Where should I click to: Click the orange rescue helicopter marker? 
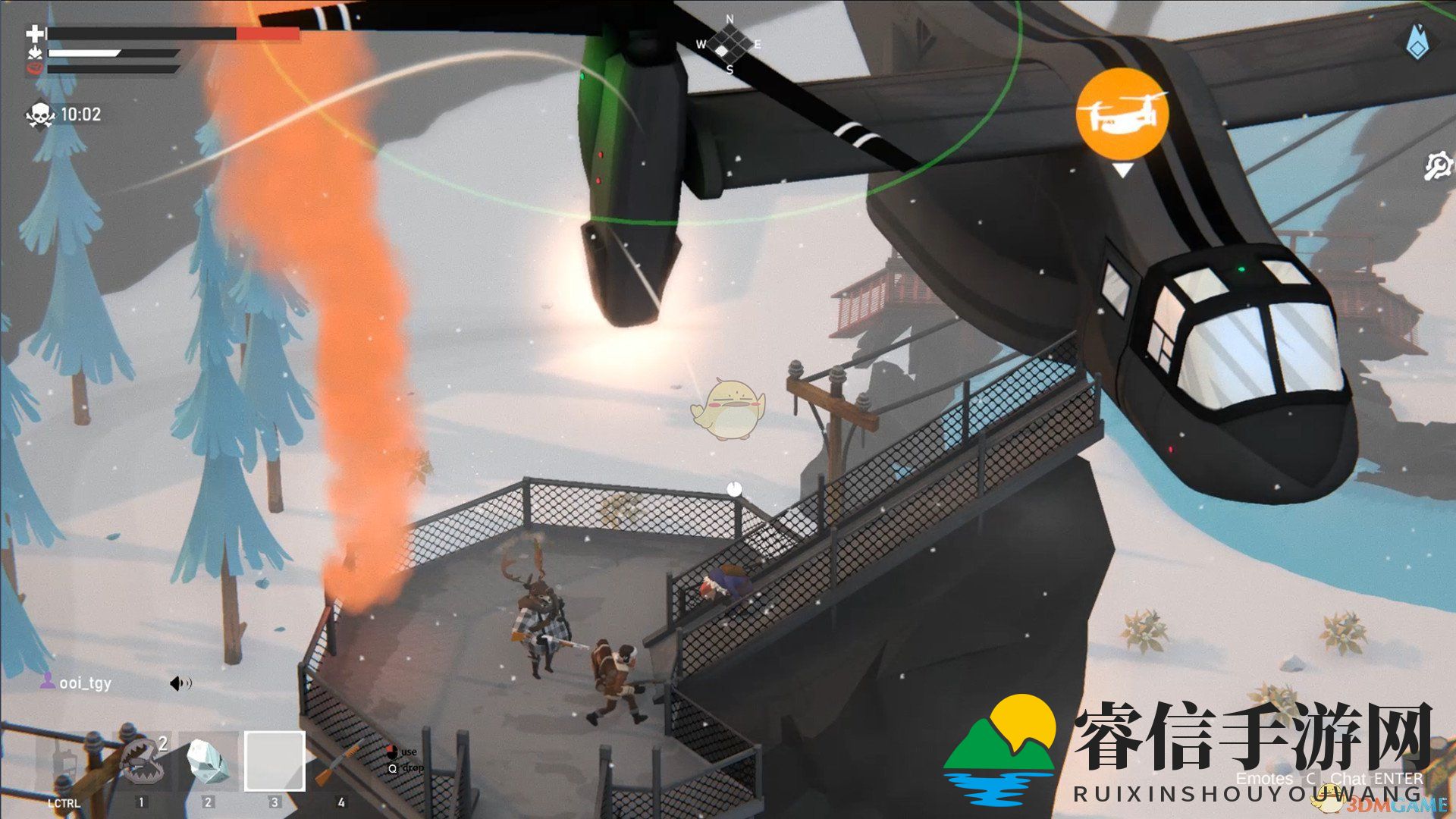[1122, 113]
